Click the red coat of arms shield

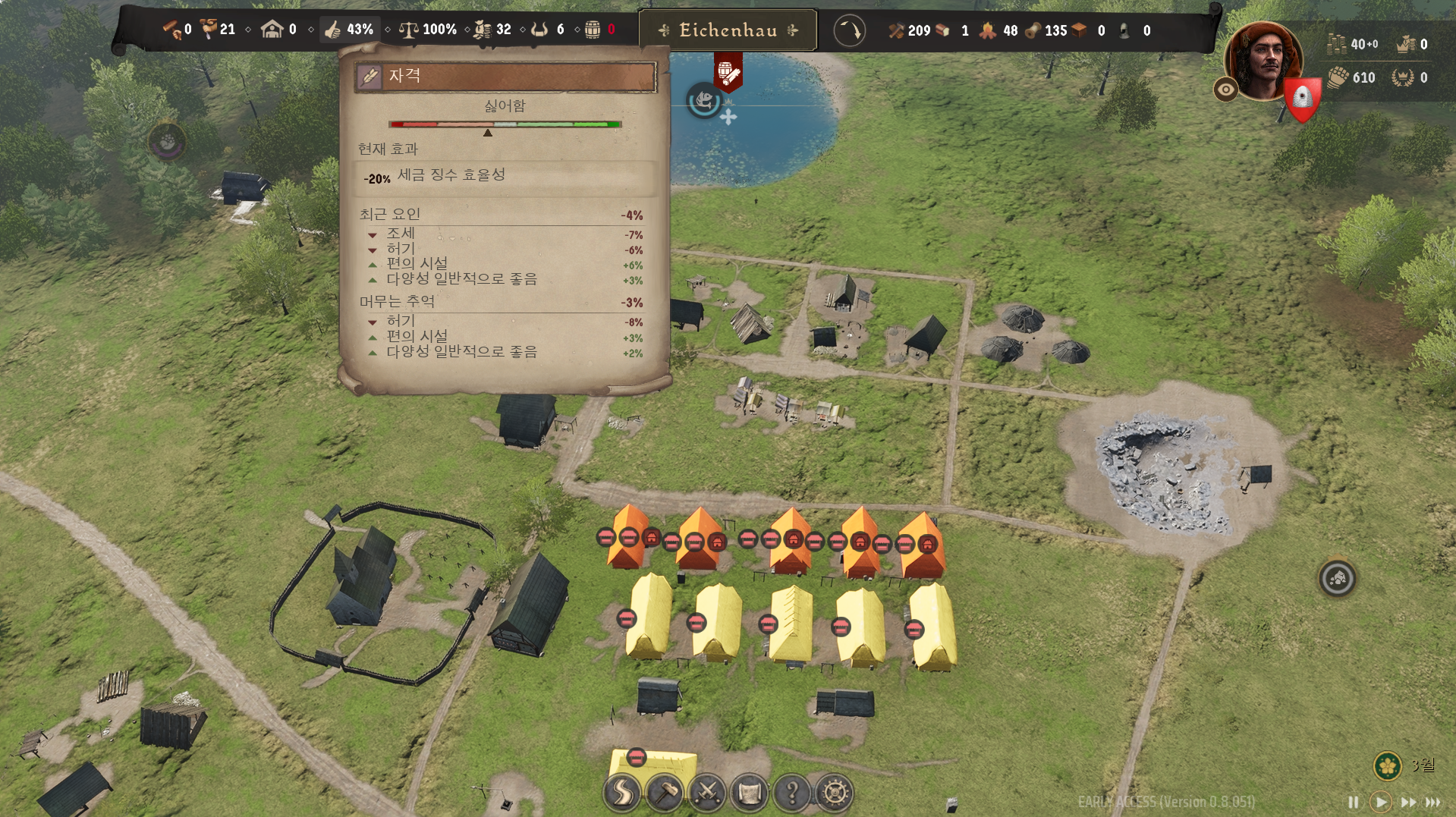[1303, 99]
